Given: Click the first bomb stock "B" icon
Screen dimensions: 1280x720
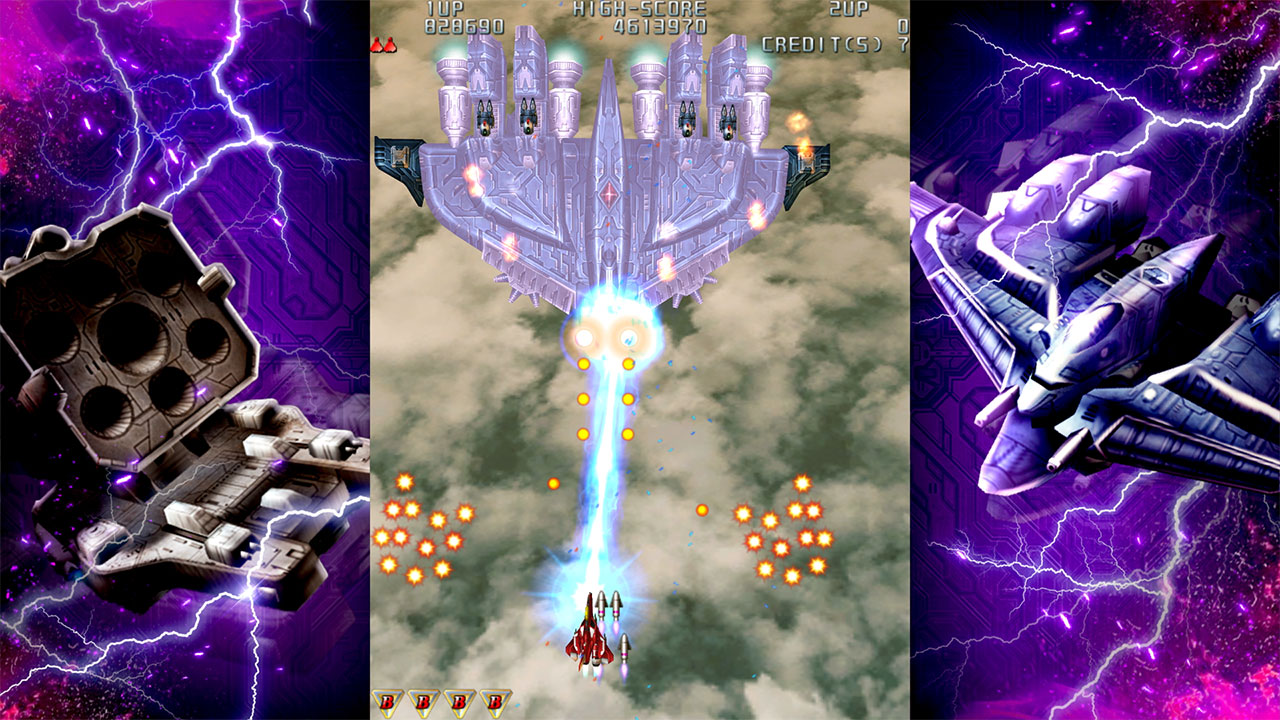Looking at the screenshot, I should coord(386,700).
